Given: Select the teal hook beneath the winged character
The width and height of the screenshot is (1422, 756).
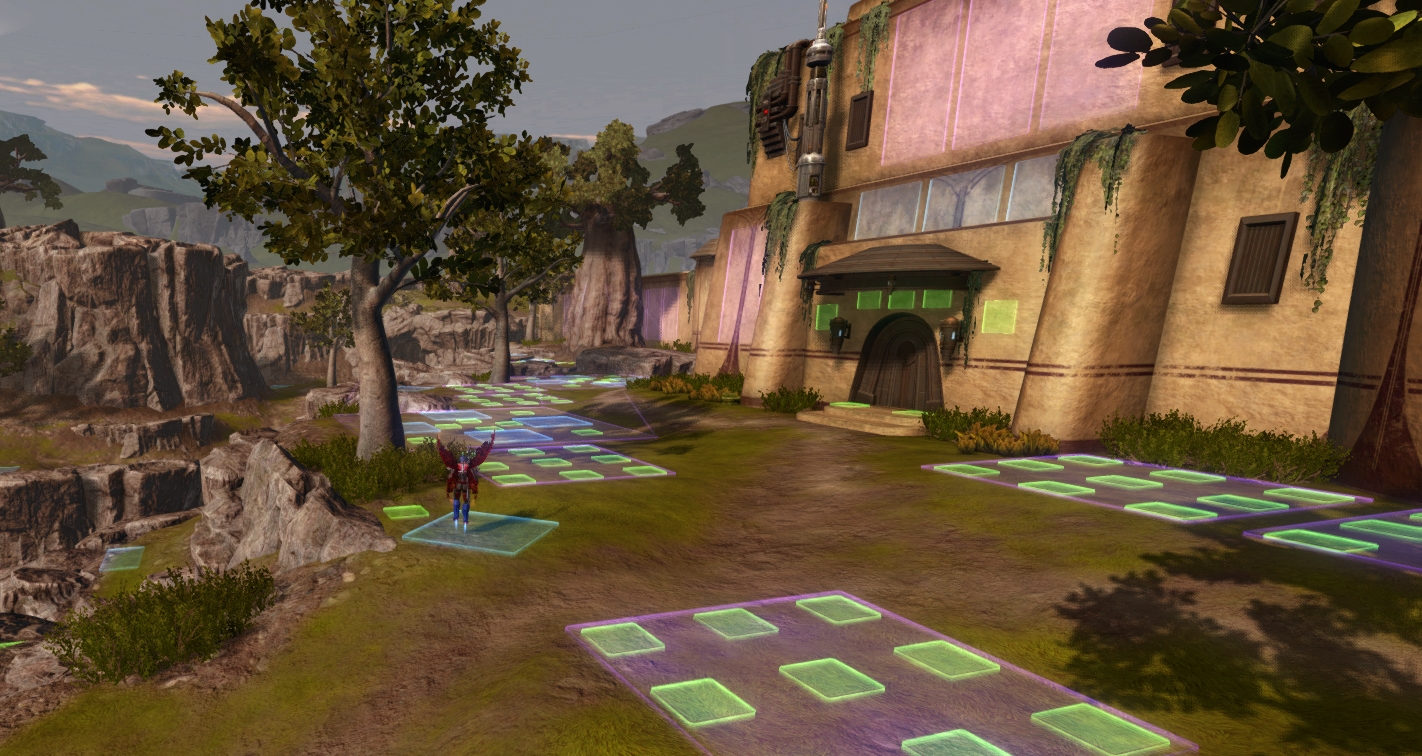Looking at the screenshot, I should pyautogui.click(x=481, y=533).
